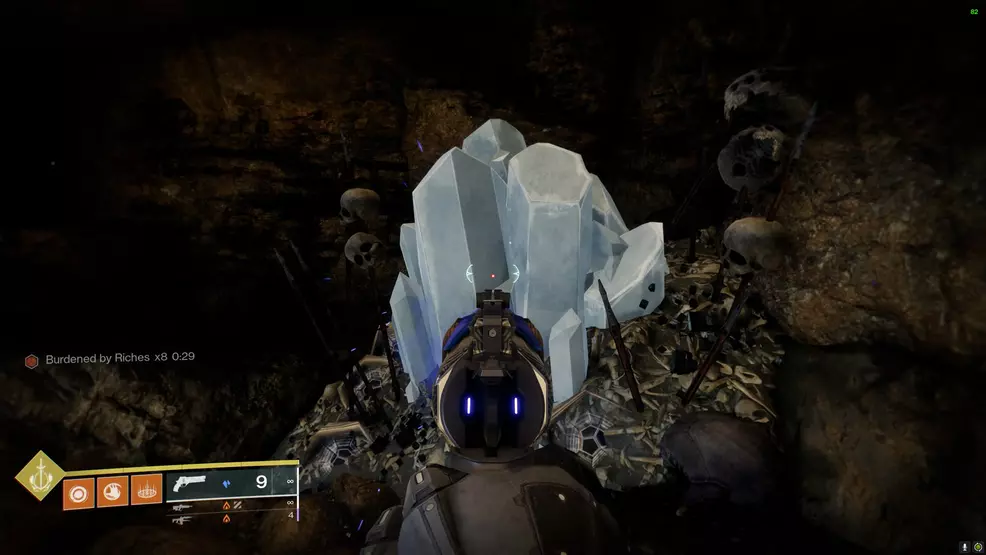Click the green recording status overlay icon

pos(977,547)
